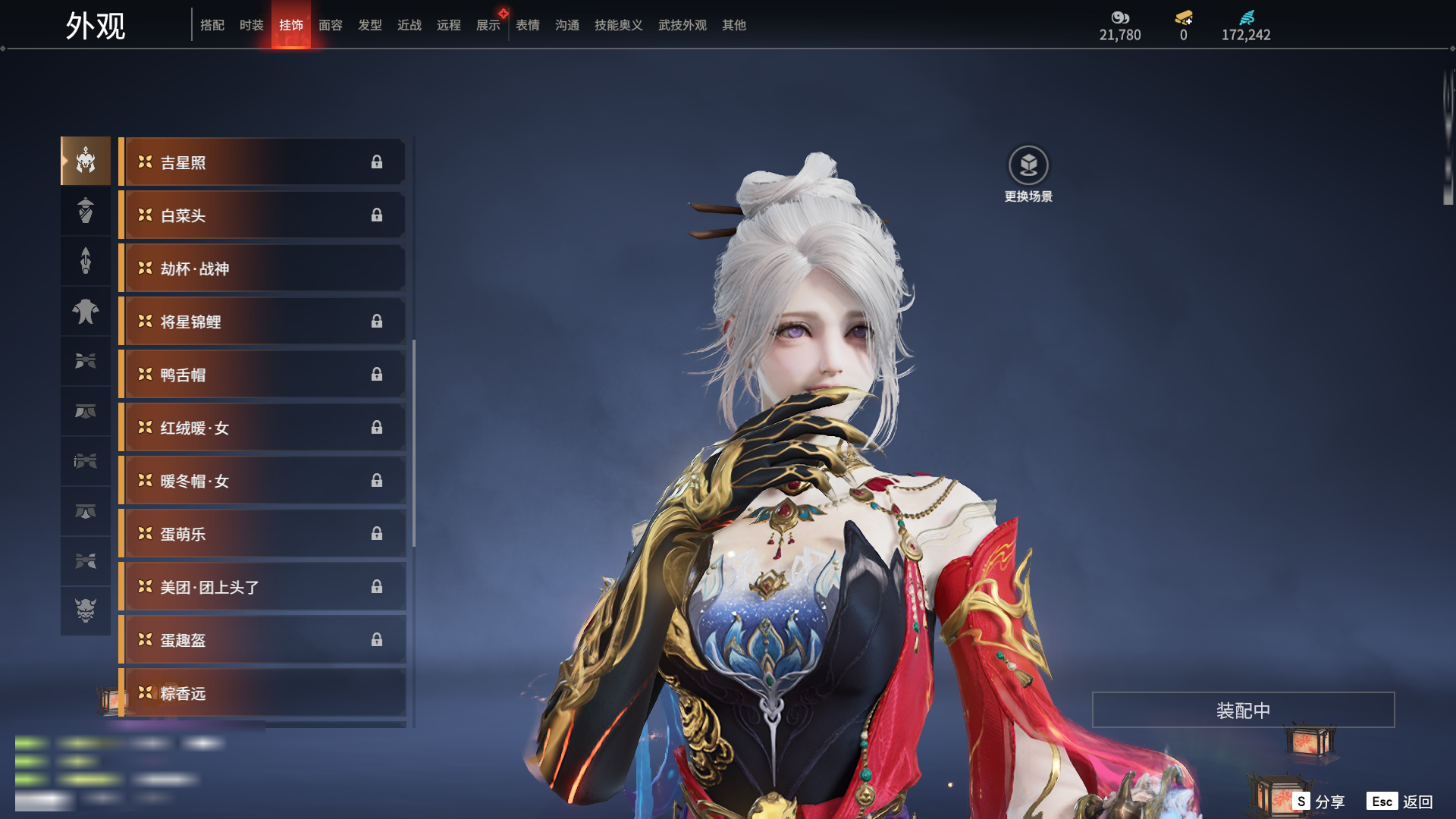Open the demon mask accessory category

[86, 610]
